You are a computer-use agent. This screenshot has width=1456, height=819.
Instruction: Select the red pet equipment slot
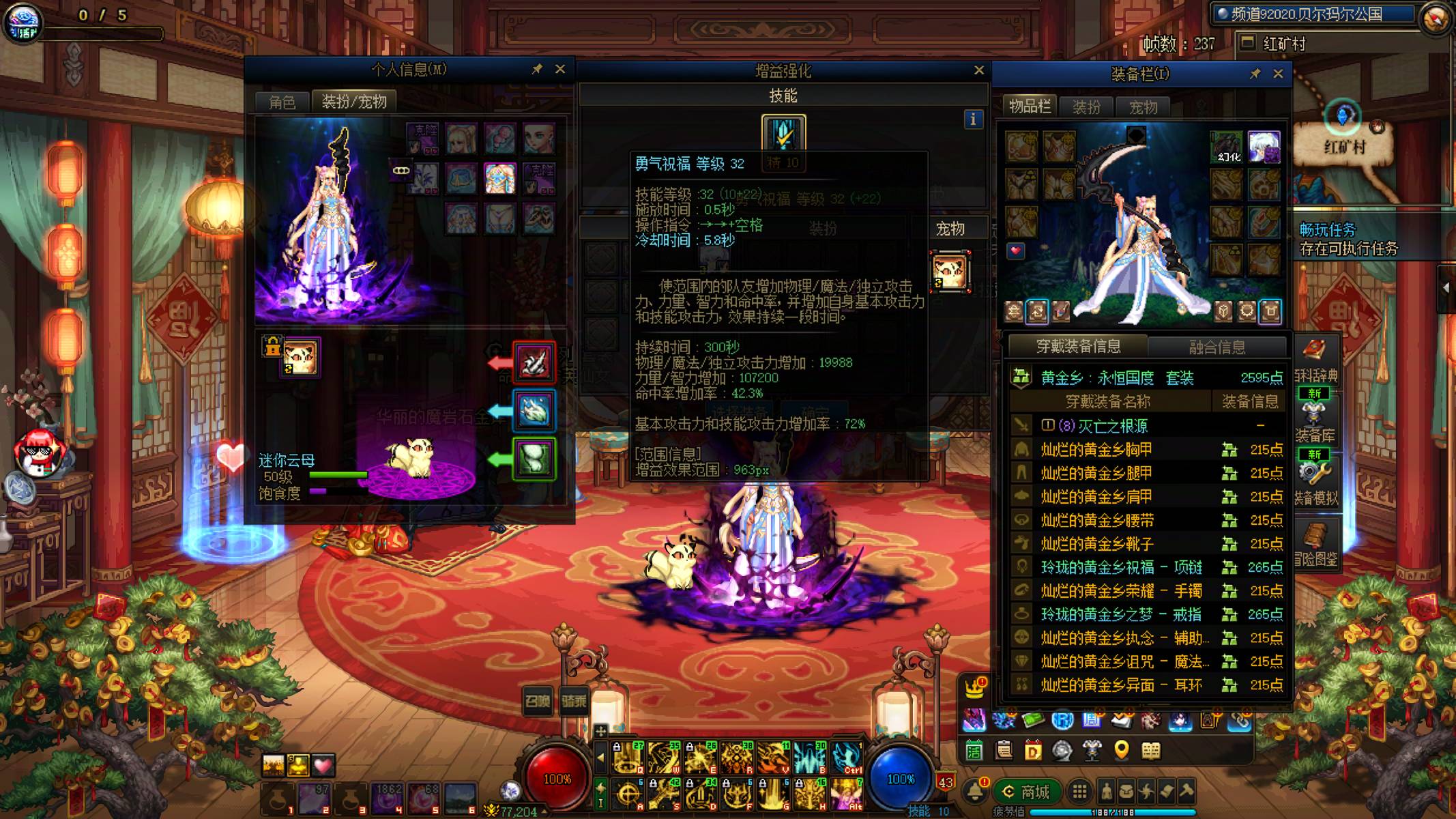pyautogui.click(x=534, y=362)
